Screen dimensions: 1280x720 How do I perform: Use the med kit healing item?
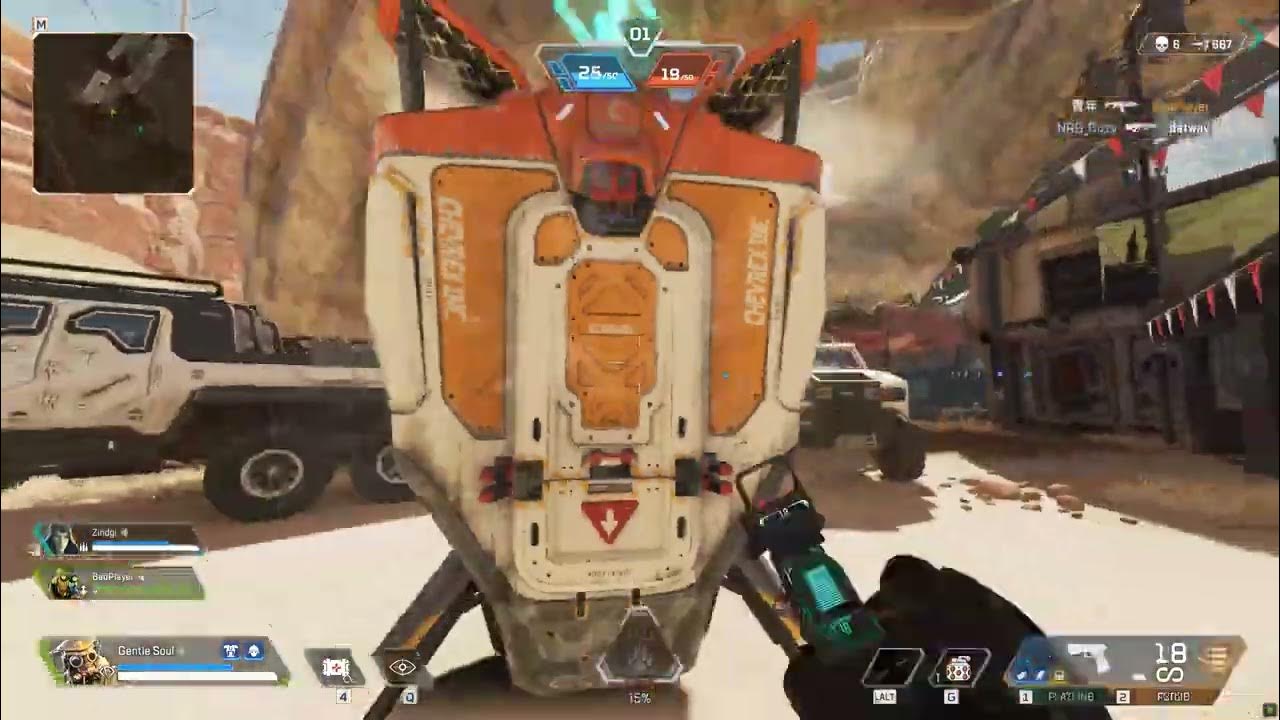click(x=338, y=667)
